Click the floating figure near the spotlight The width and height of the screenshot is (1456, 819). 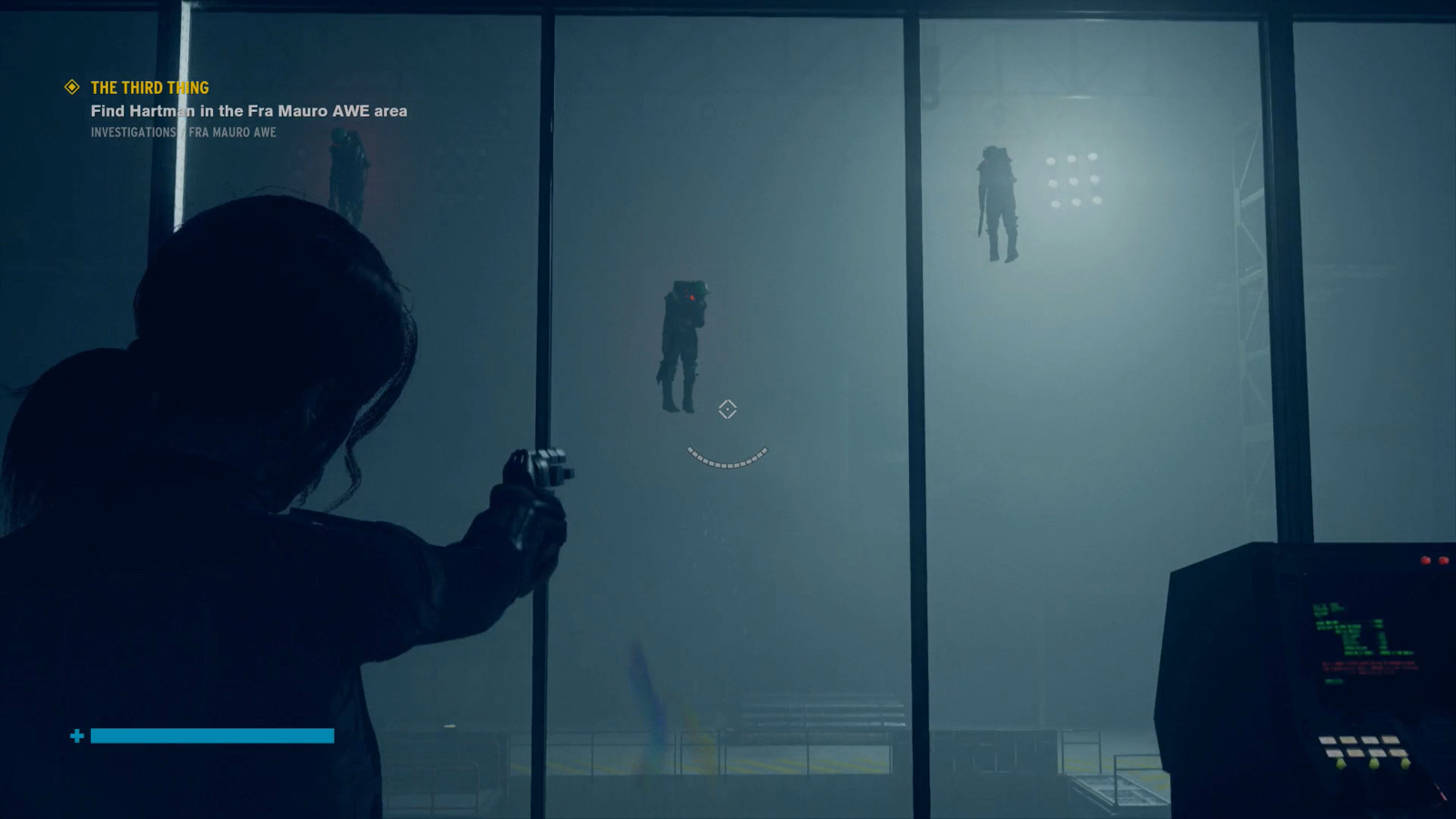point(997,200)
